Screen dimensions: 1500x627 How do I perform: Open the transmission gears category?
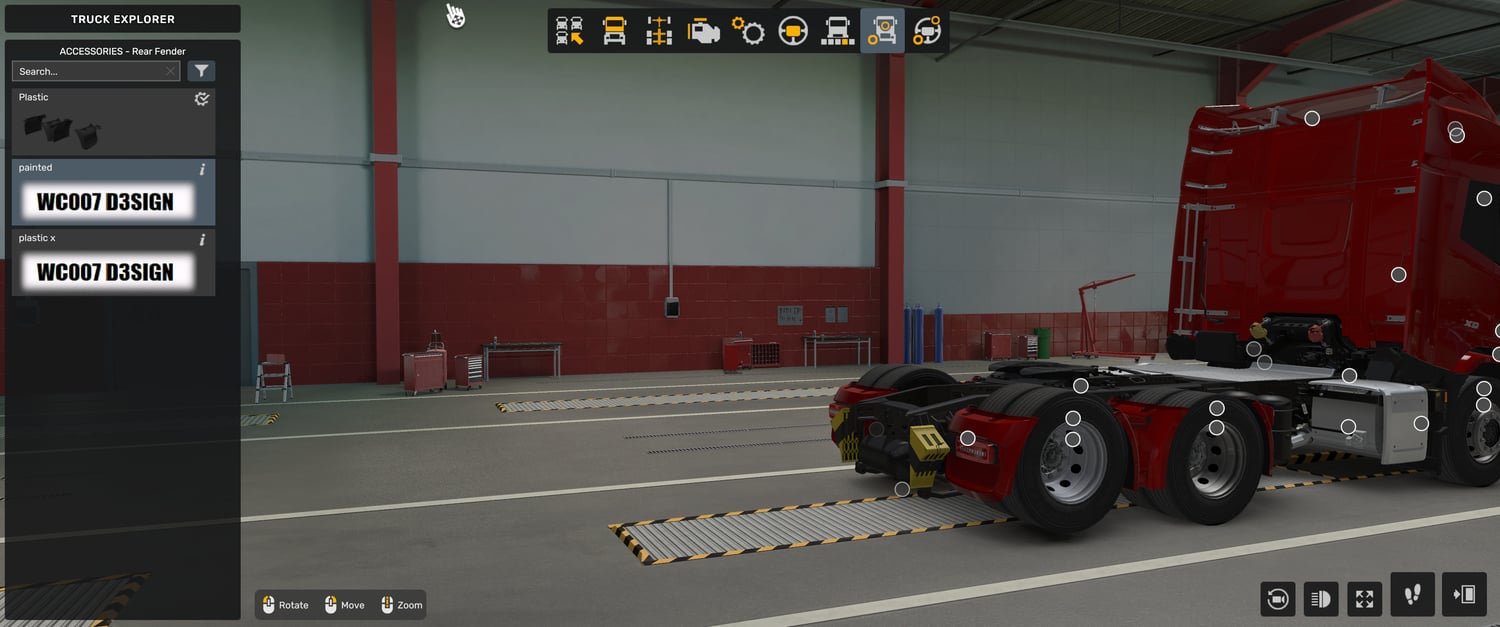point(748,31)
